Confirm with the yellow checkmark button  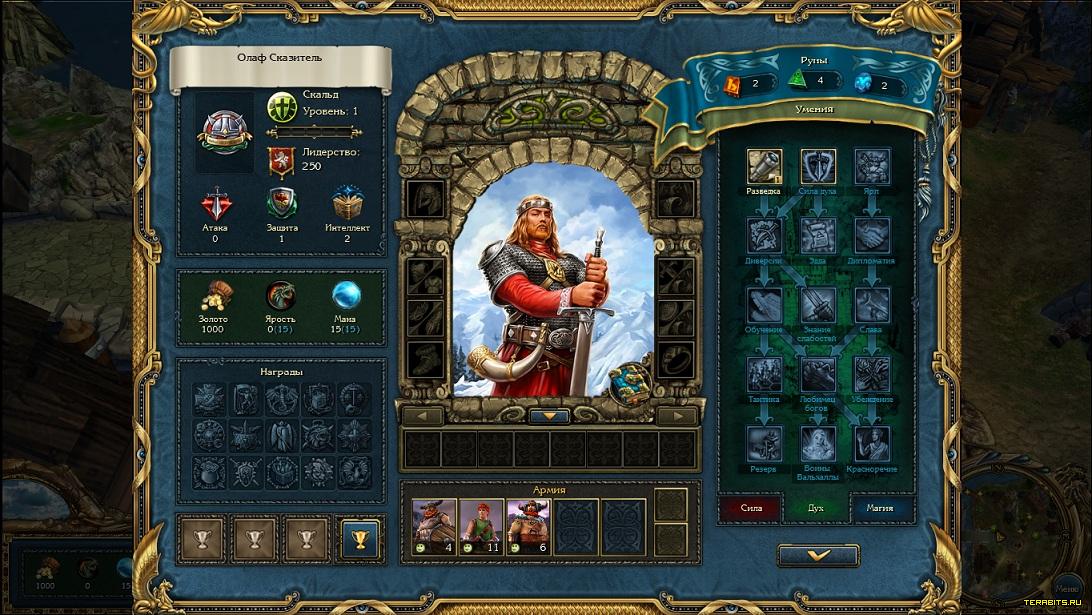pos(818,555)
